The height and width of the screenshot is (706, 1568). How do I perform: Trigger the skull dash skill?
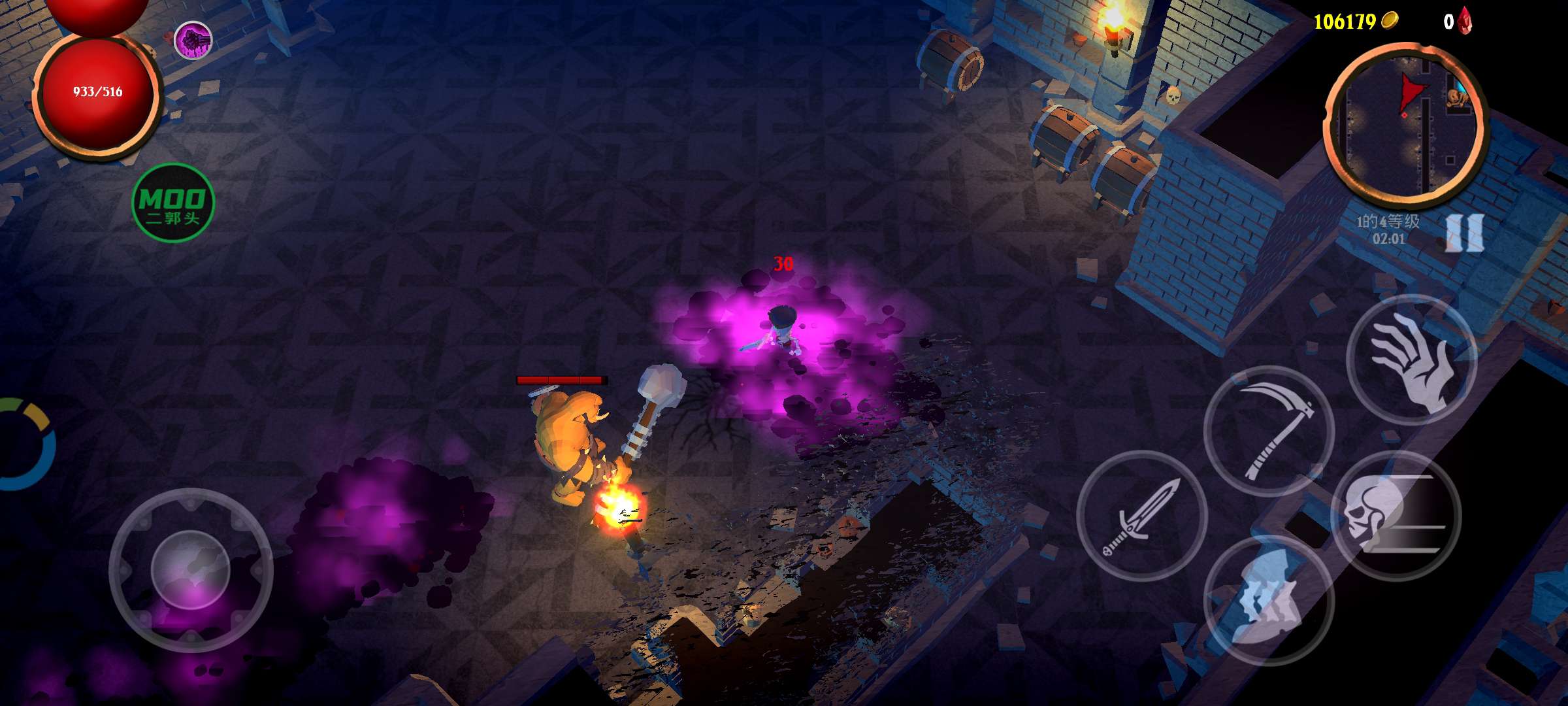tap(1396, 516)
